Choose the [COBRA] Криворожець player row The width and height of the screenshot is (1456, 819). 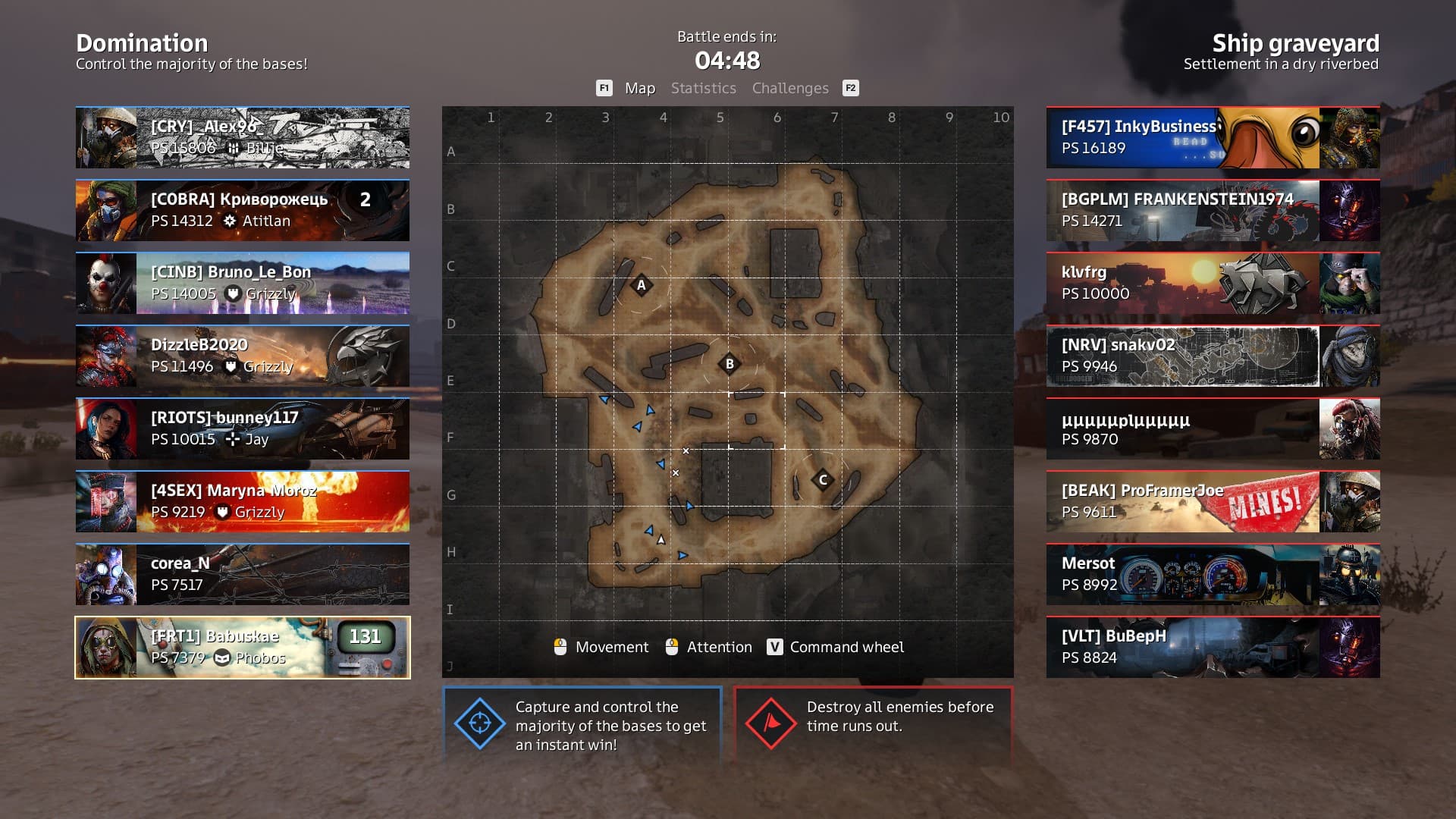point(243,210)
